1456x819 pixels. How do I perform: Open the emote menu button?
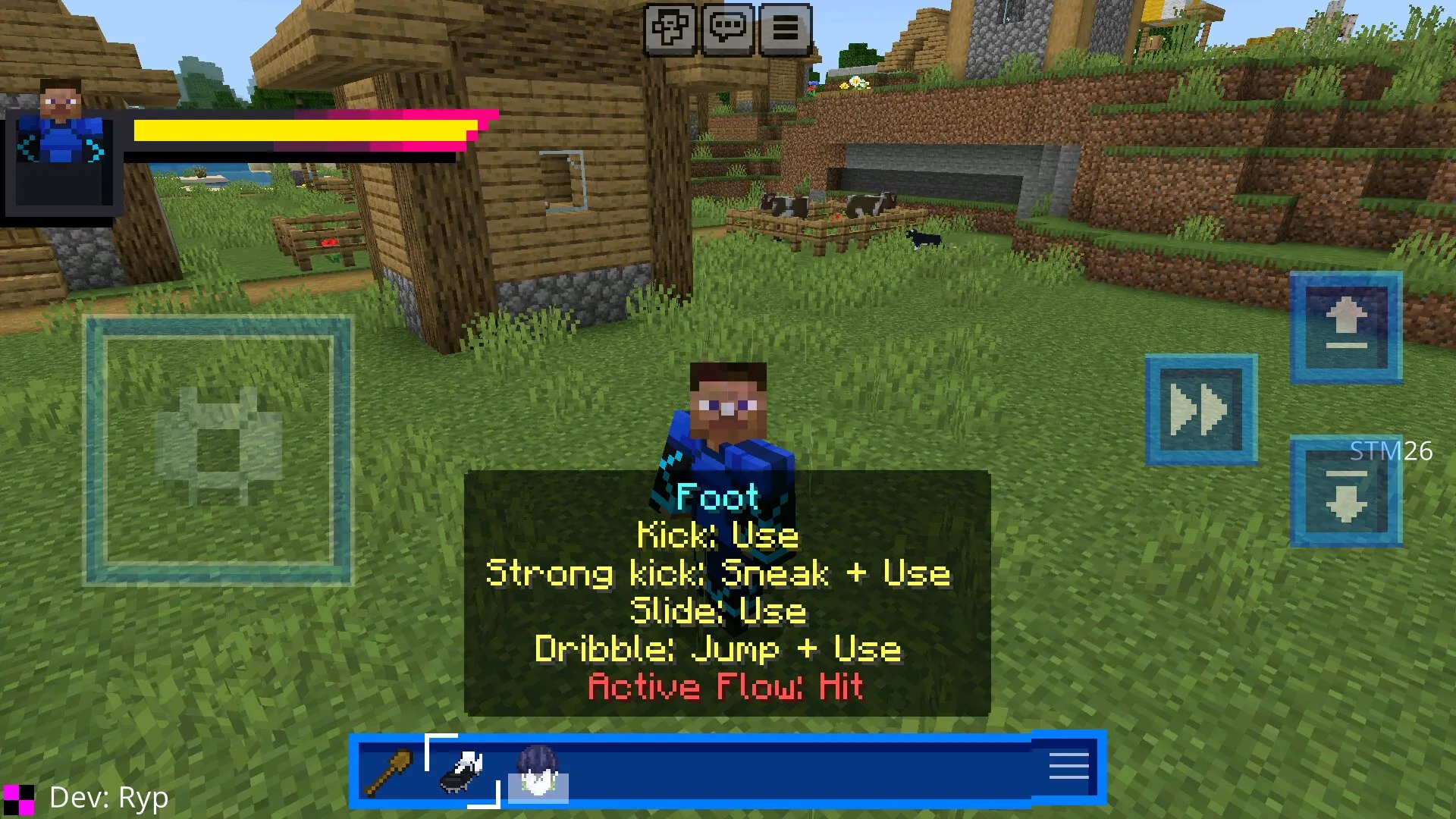(670, 30)
